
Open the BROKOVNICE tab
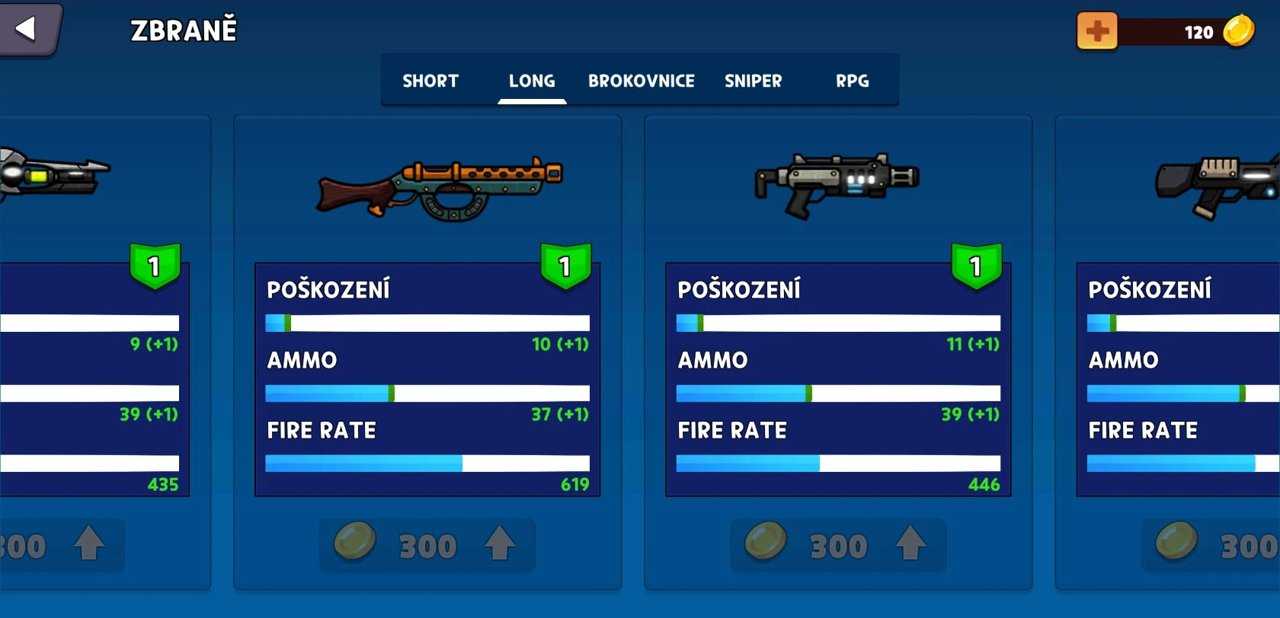[641, 81]
